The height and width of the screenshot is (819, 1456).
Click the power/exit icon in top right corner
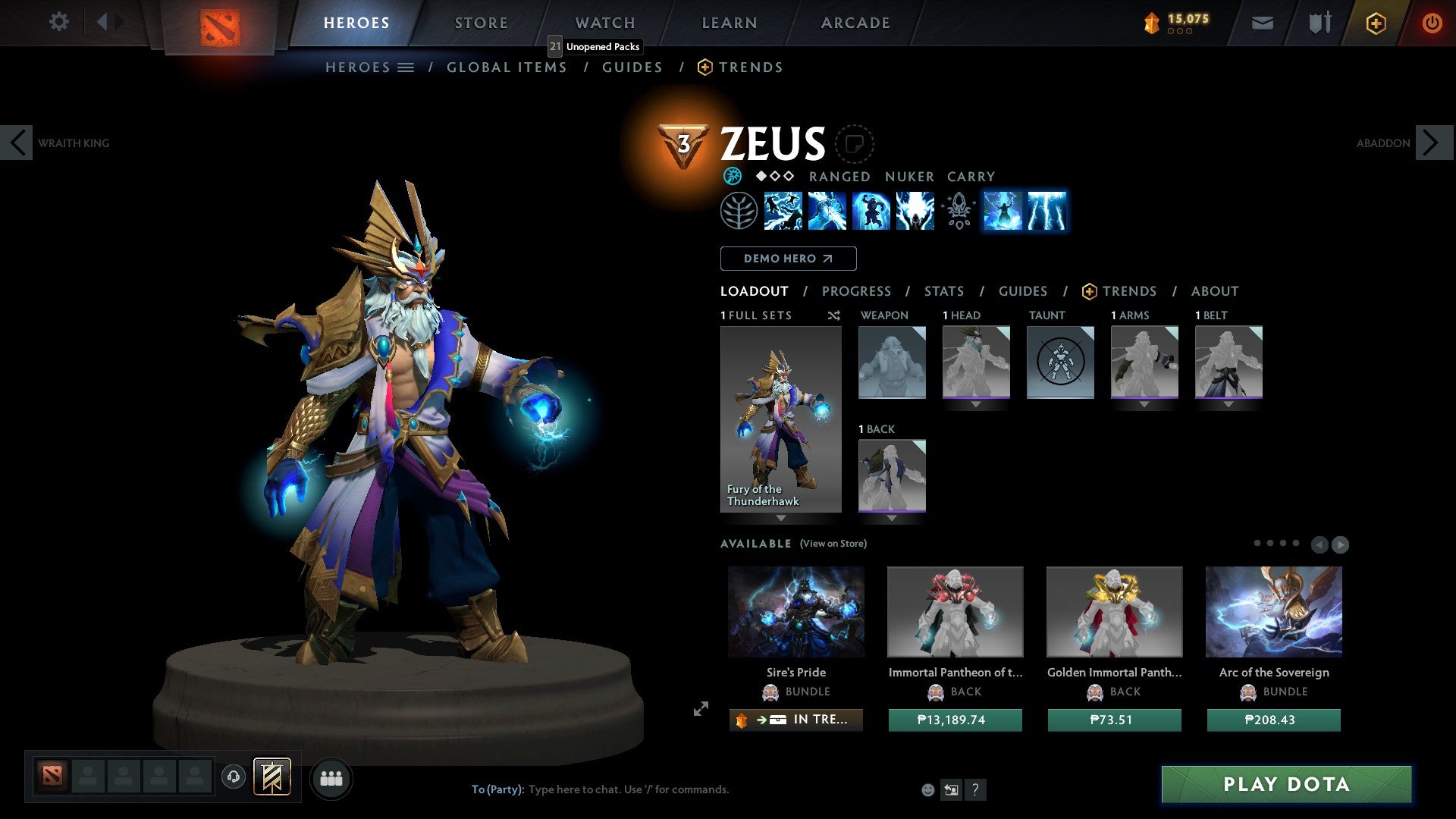1432,23
